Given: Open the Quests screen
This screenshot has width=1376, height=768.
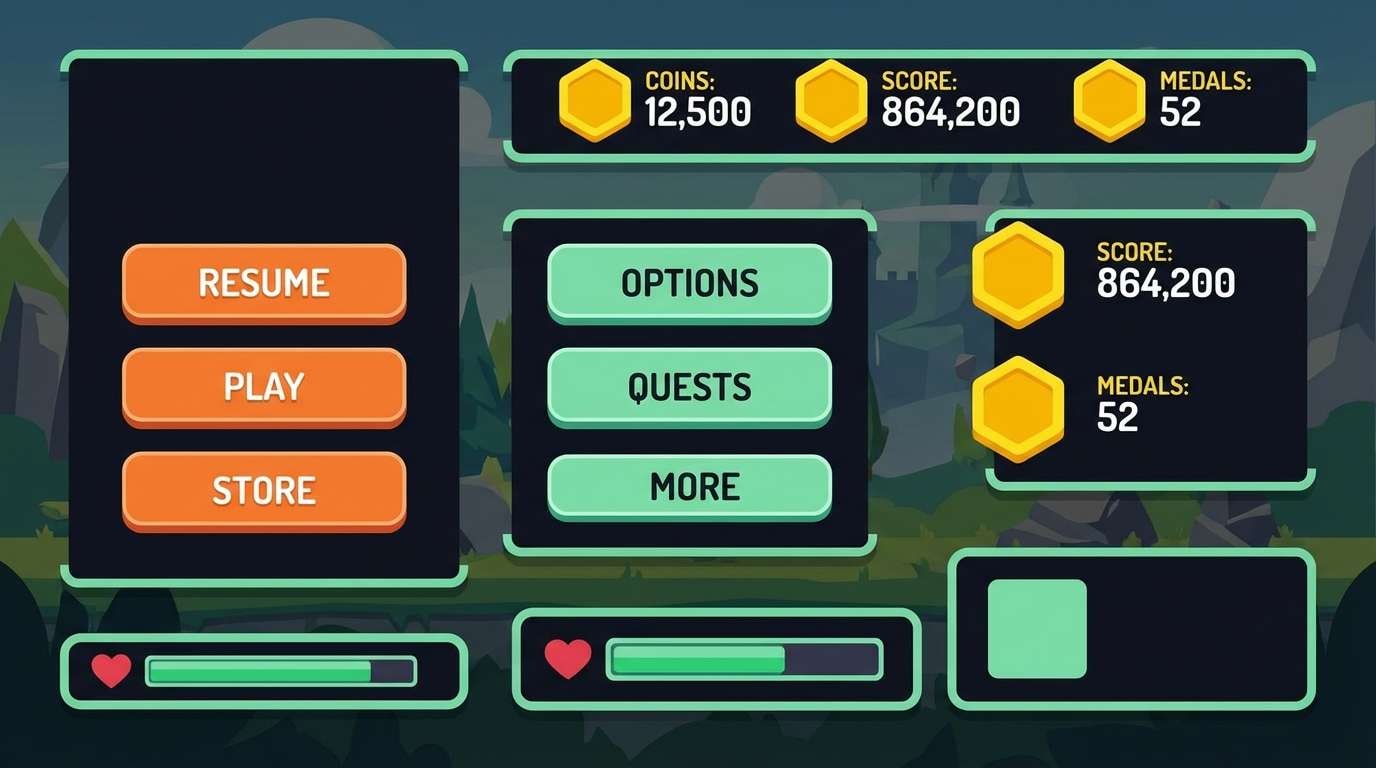Looking at the screenshot, I should (x=688, y=387).
